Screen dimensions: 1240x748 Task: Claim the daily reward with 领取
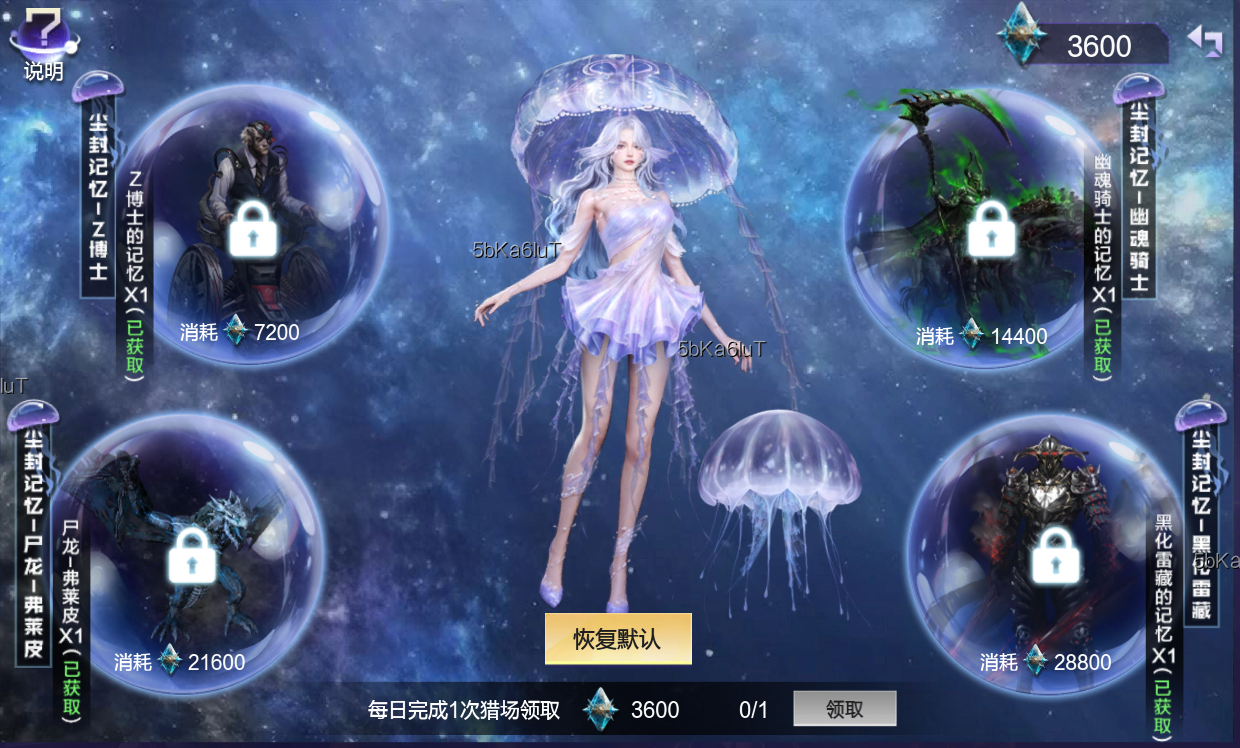844,709
